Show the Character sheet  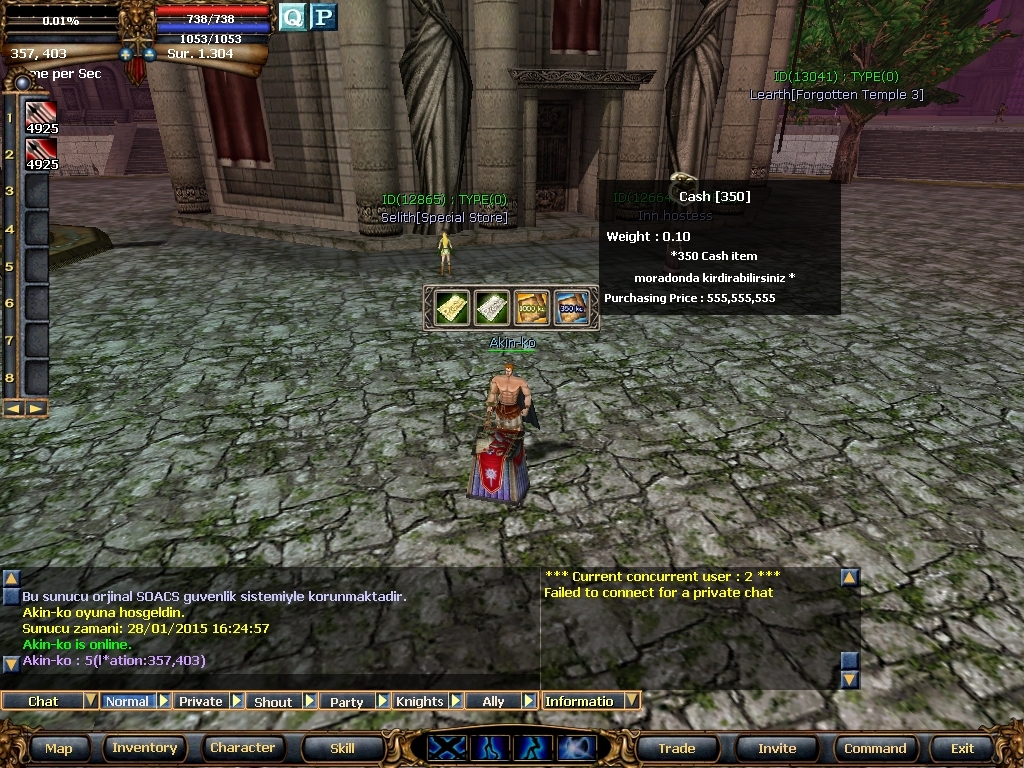pos(242,748)
